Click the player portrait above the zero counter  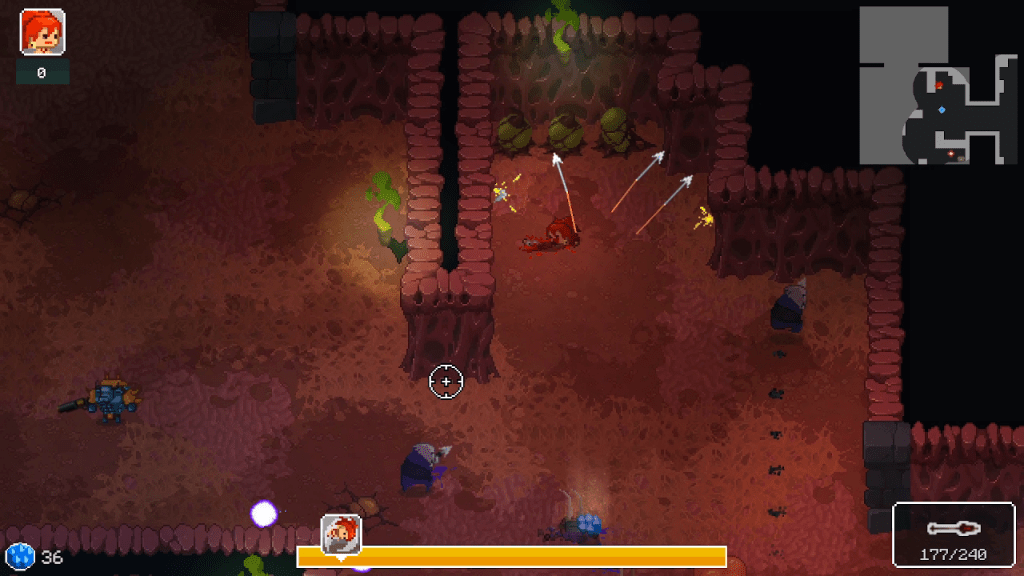click(42, 32)
